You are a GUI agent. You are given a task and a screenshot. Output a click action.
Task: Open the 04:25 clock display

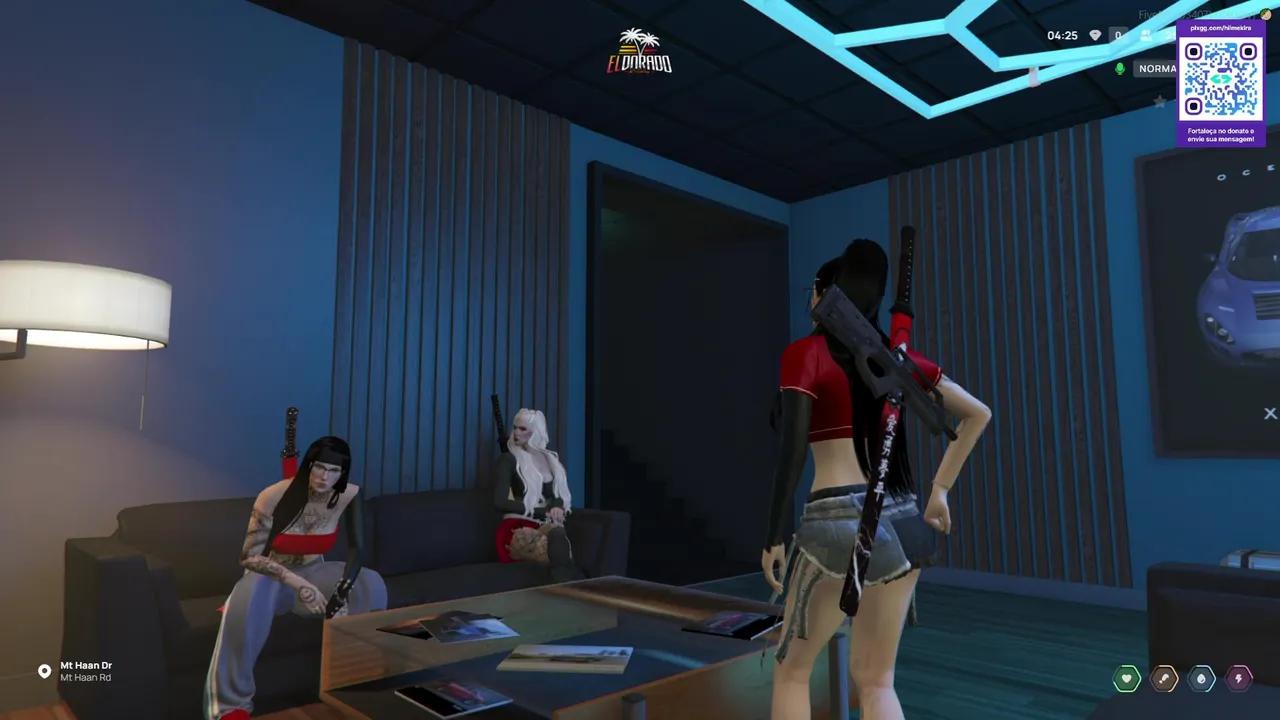(1061, 35)
